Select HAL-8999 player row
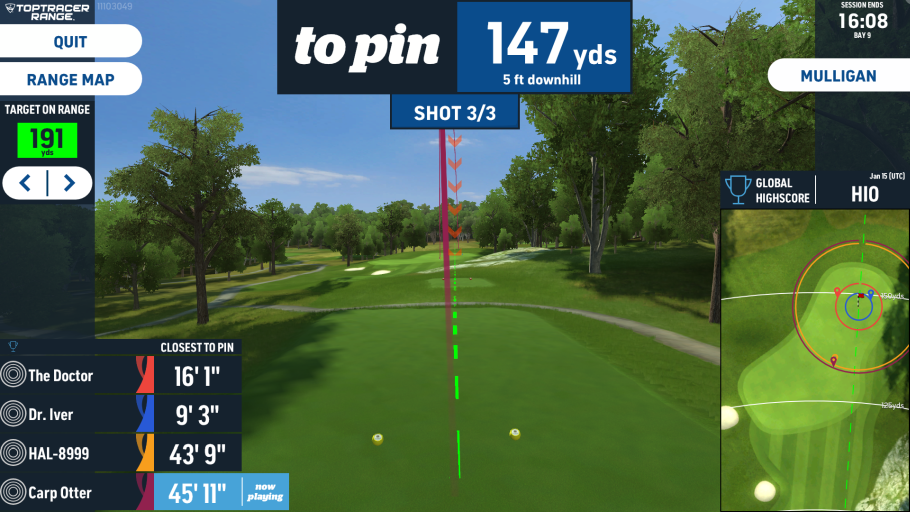The image size is (910, 512). (120, 454)
